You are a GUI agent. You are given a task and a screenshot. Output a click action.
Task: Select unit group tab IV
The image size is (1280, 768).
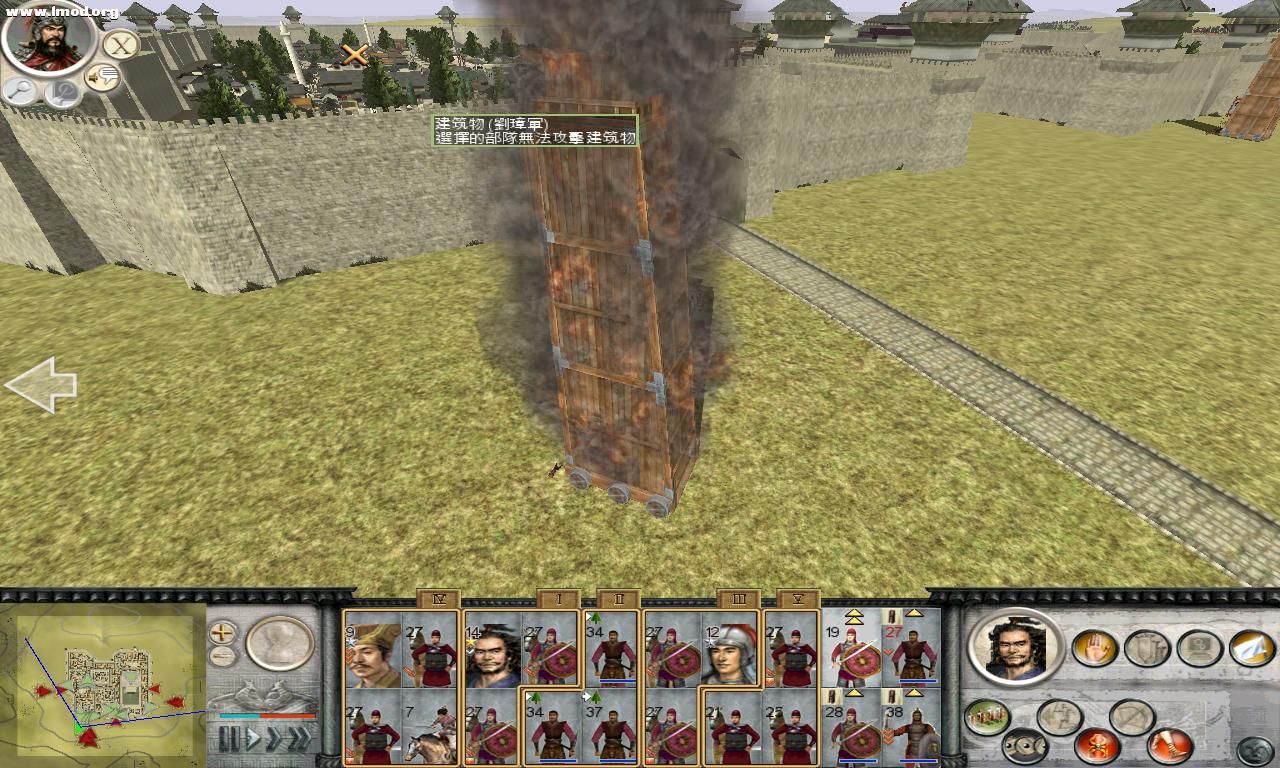tap(438, 598)
